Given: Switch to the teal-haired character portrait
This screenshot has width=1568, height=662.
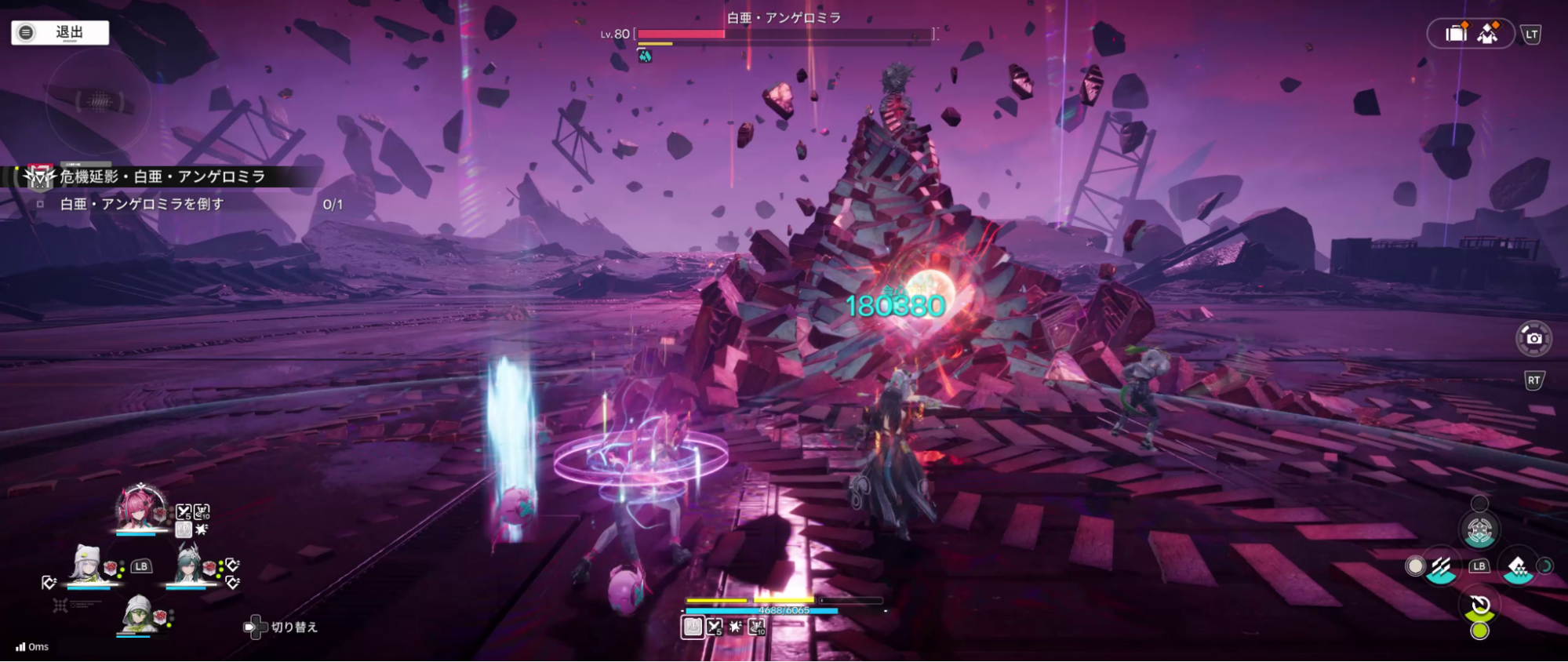Looking at the screenshot, I should pos(188,565).
